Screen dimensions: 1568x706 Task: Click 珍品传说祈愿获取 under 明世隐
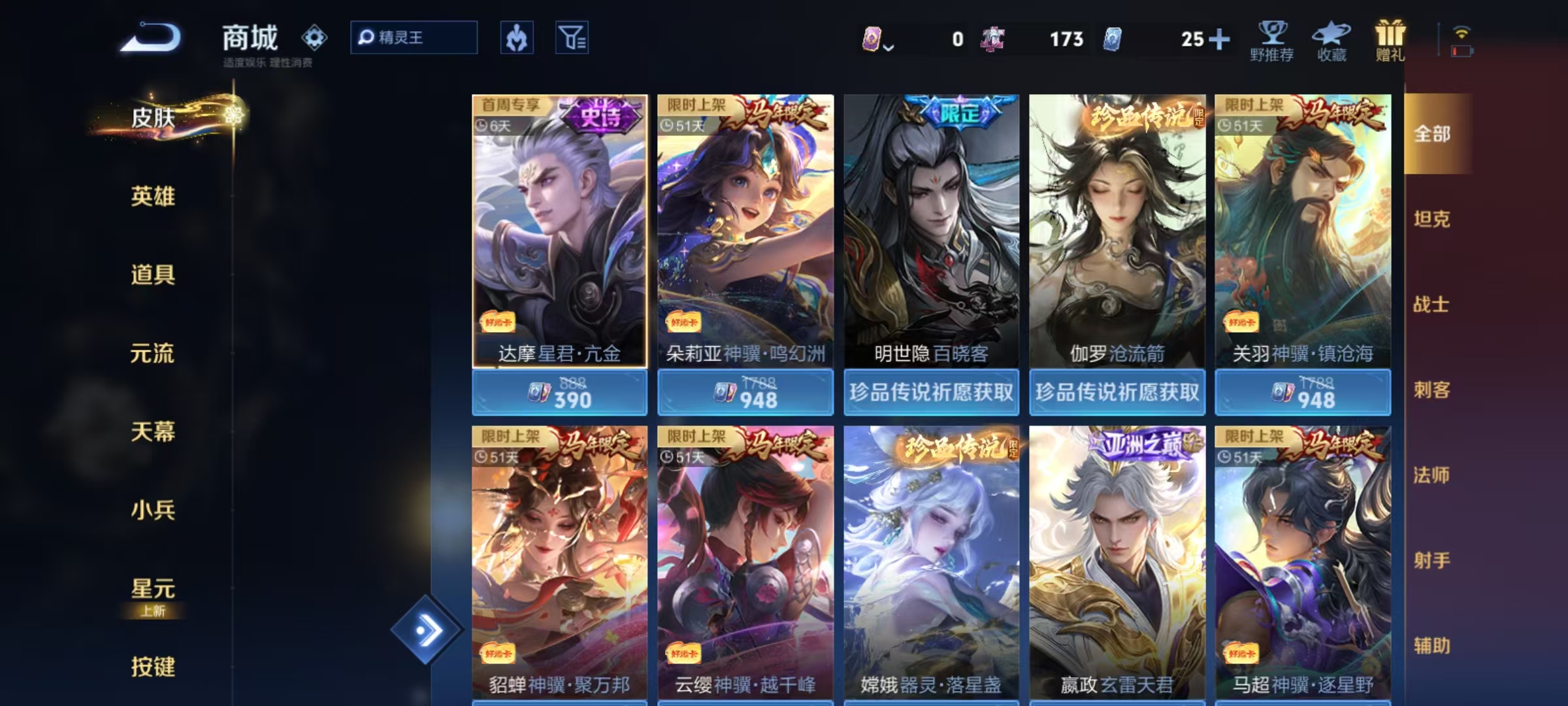tap(930, 391)
